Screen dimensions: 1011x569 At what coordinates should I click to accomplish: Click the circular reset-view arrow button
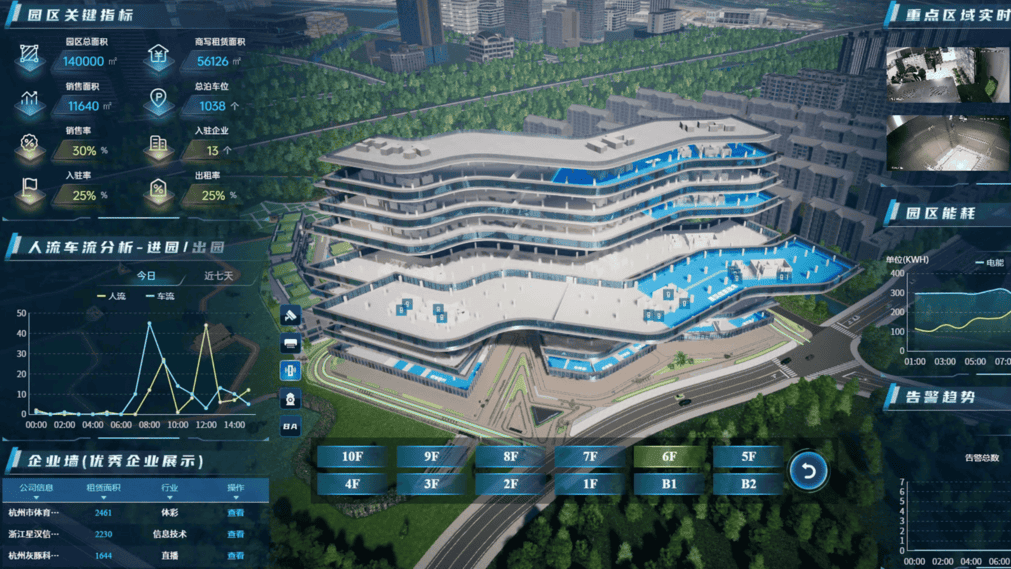[808, 470]
